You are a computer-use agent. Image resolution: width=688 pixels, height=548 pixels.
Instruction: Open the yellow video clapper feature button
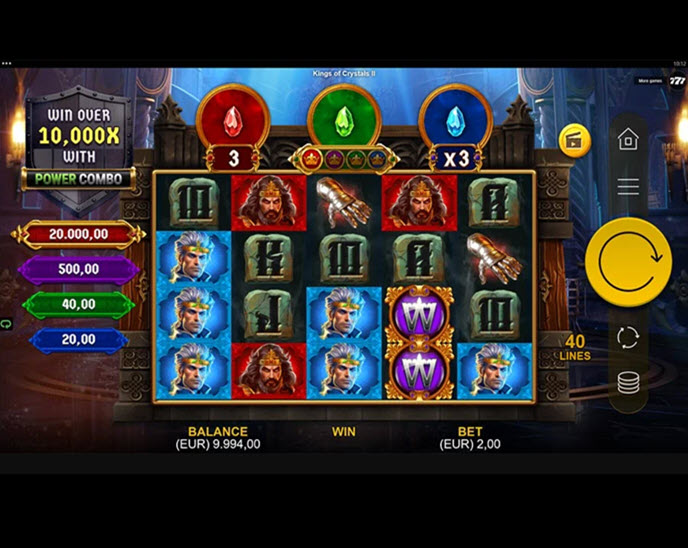click(x=574, y=140)
